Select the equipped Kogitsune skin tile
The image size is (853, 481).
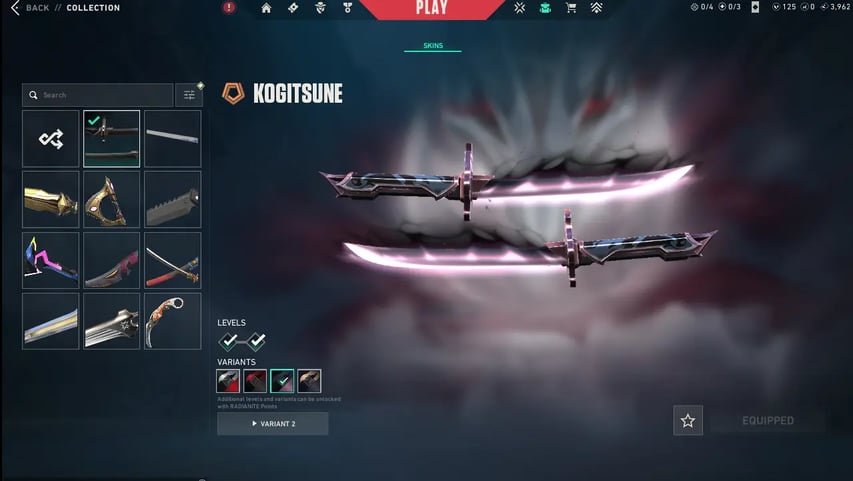pyautogui.click(x=112, y=139)
